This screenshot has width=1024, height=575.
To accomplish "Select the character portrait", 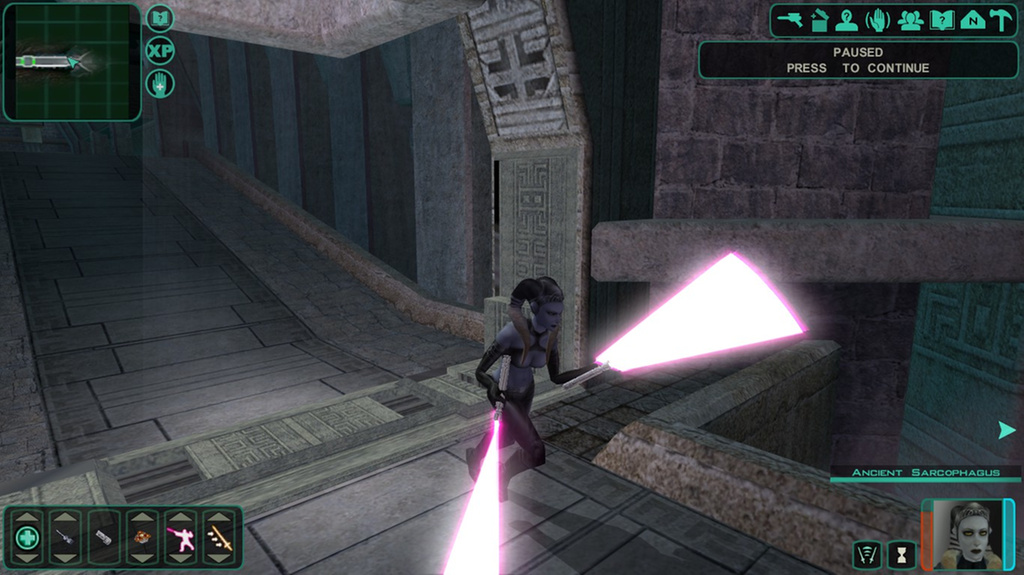I will point(968,535).
